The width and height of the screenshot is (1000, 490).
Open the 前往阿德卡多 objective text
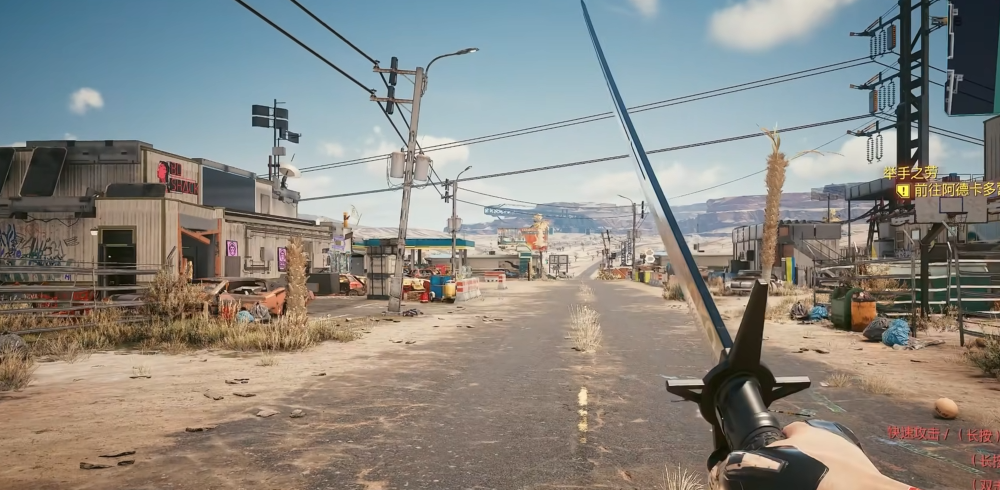(x=955, y=189)
